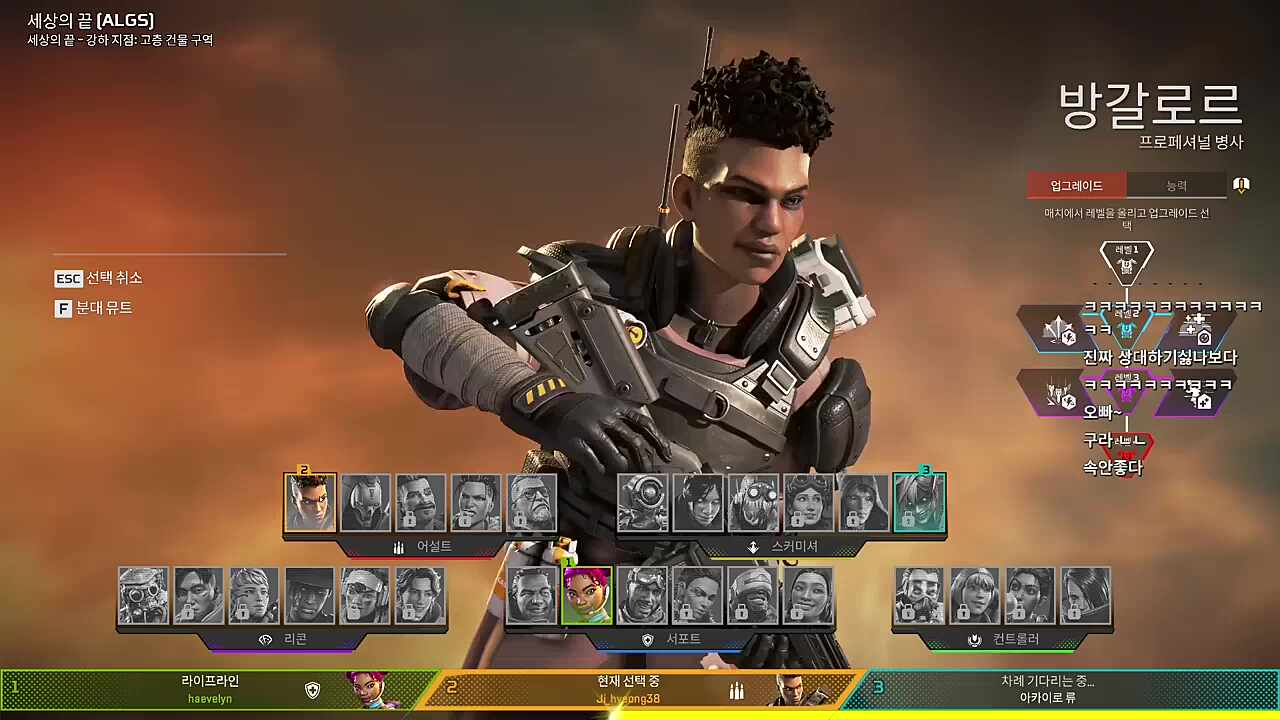Viewport: 1280px width, 720px height.
Task: Choose the locked Fuse portrait
Action: pos(421,502)
